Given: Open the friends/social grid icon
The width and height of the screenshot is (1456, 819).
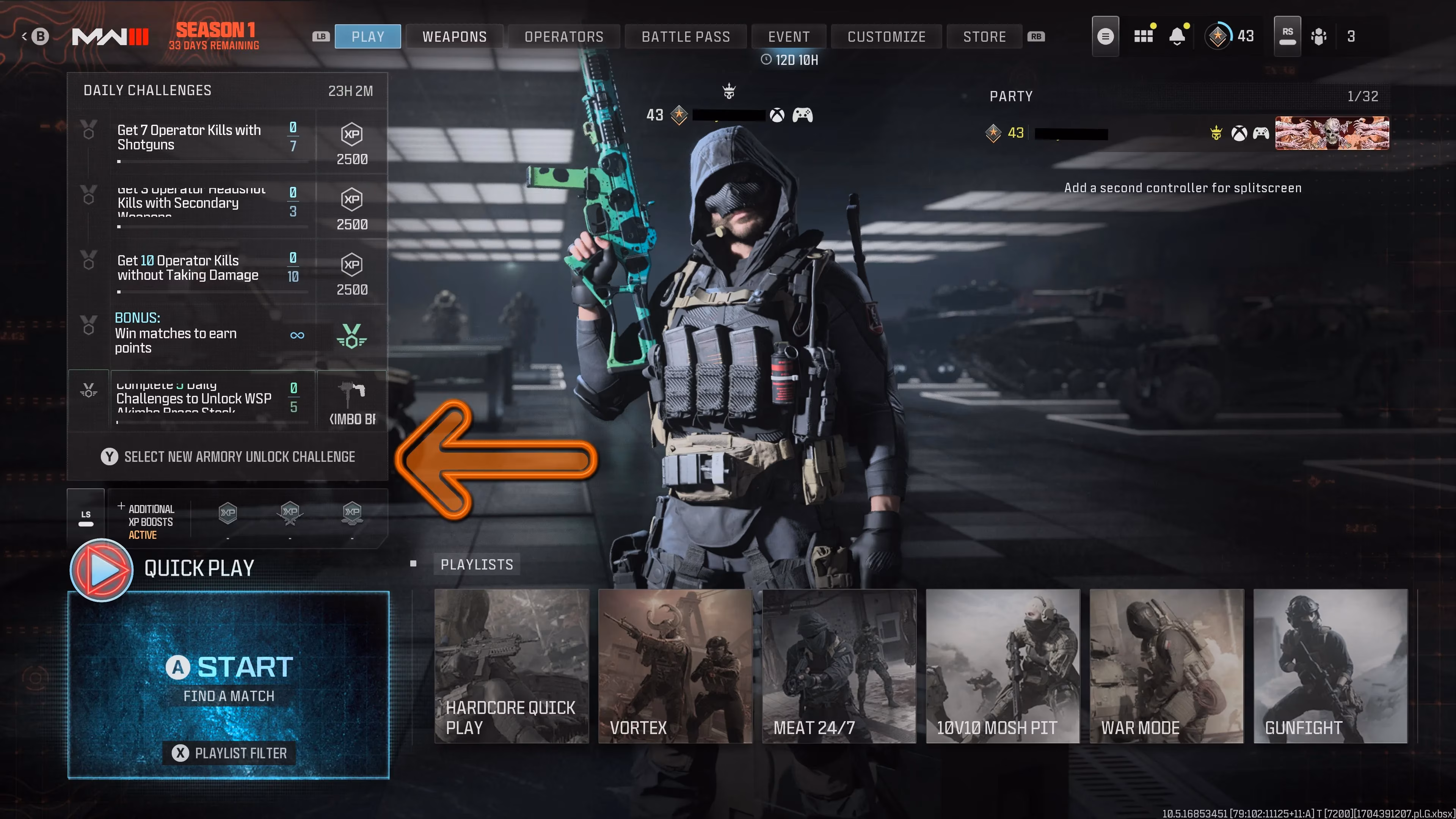Looking at the screenshot, I should pos(1144,36).
